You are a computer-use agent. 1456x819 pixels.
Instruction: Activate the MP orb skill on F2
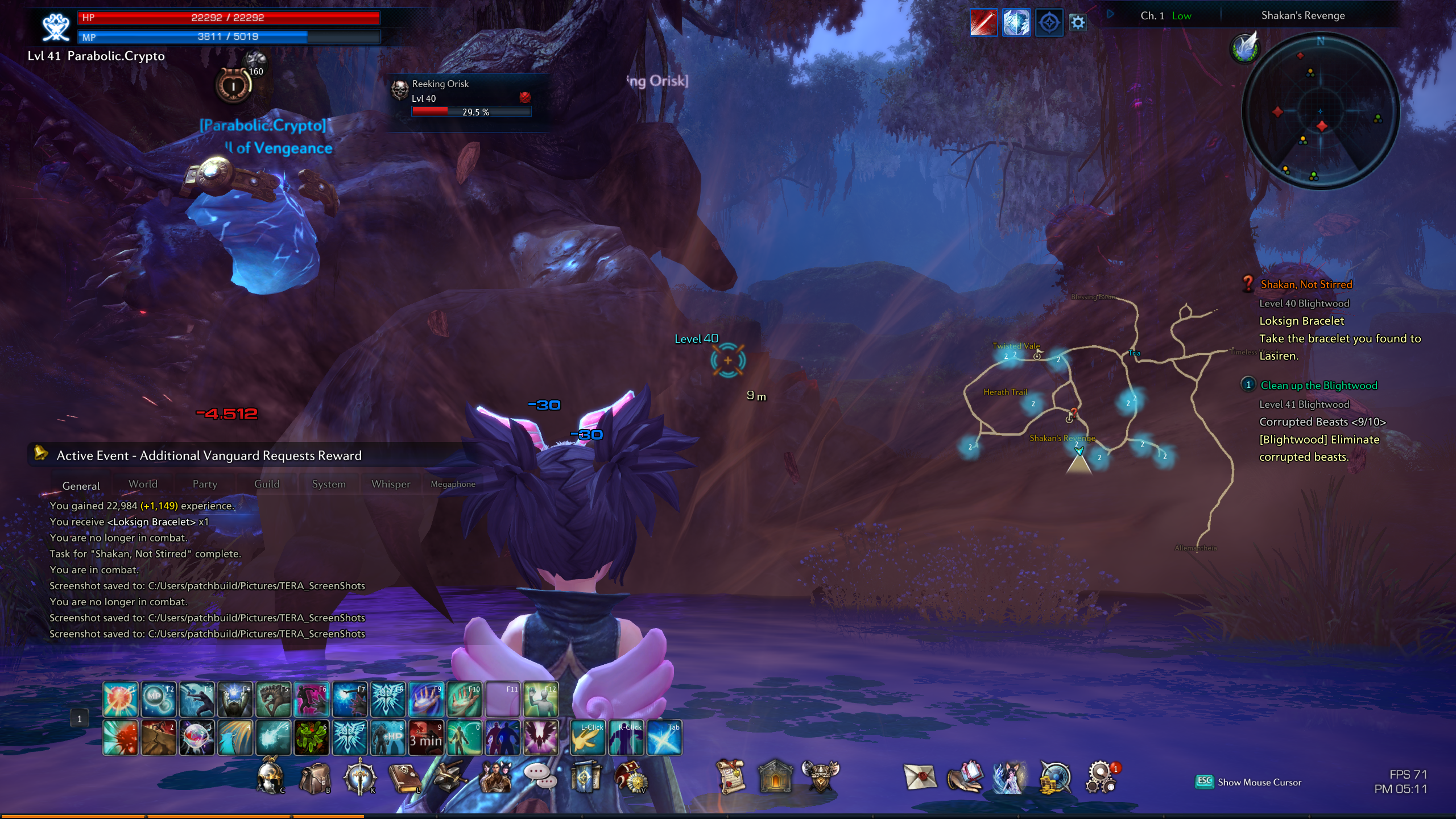point(158,699)
